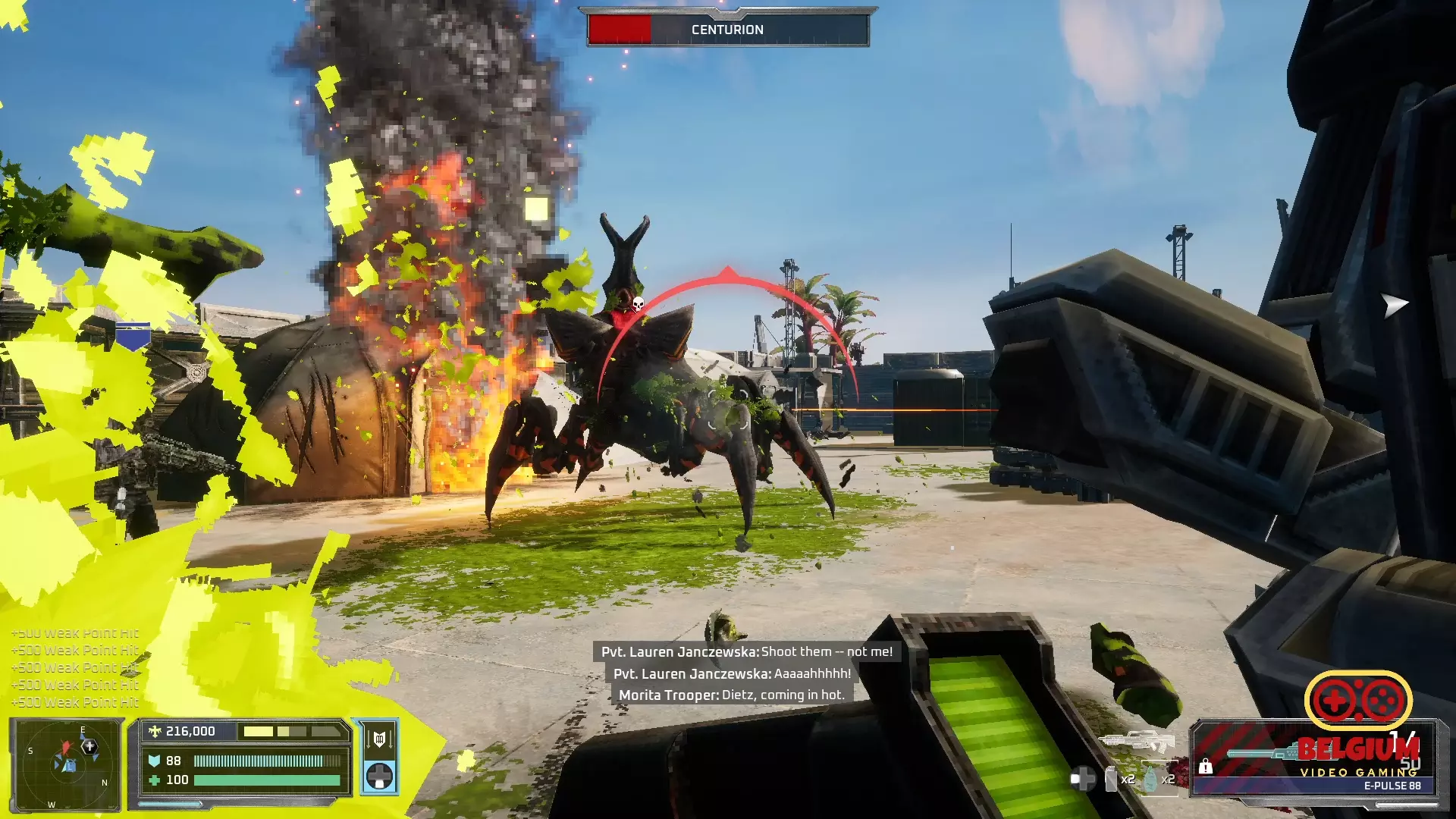Click the Belgium Video Gaming channel logo
1456x819 pixels.
tap(1357, 726)
